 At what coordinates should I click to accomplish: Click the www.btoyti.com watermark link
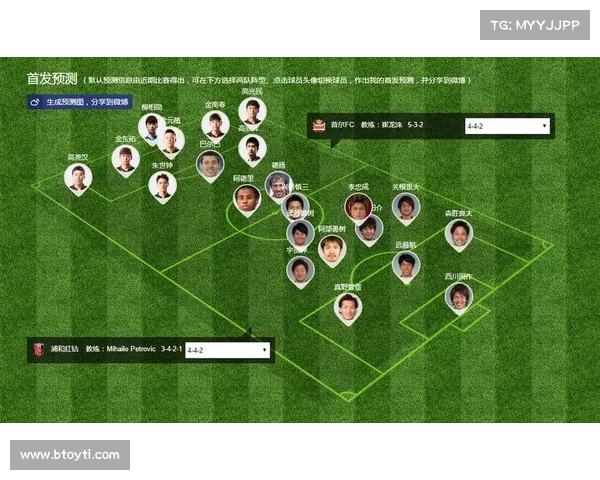tap(71, 455)
